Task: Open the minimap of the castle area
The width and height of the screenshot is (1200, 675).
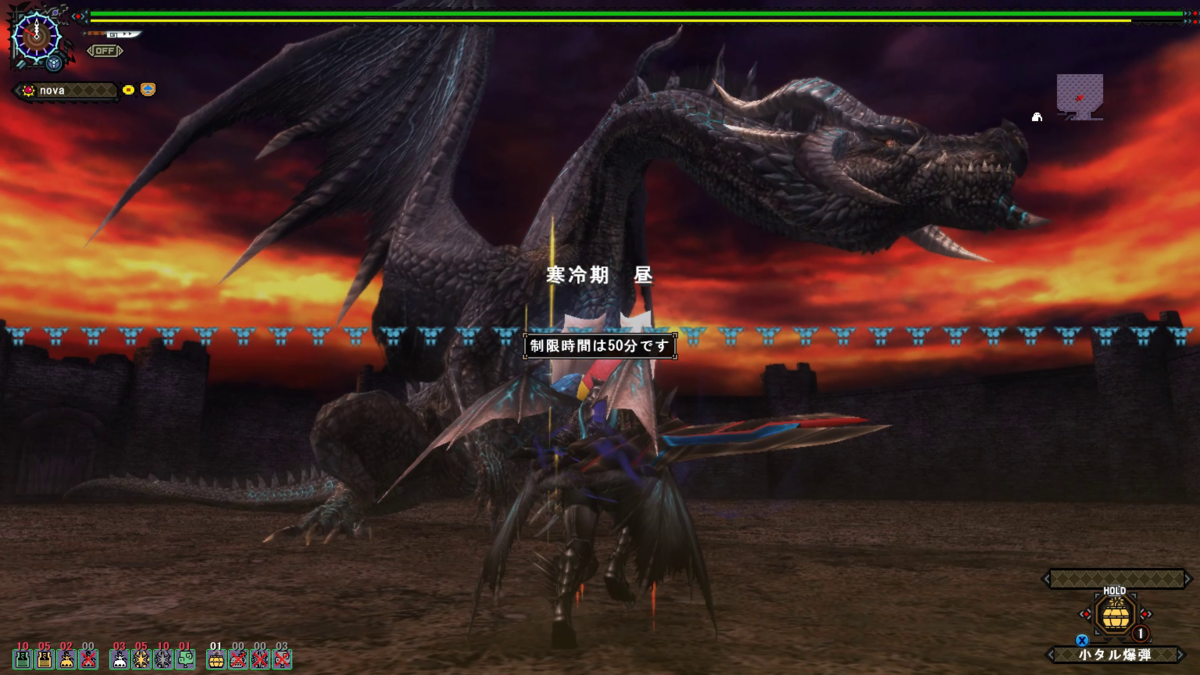Action: tap(1079, 97)
